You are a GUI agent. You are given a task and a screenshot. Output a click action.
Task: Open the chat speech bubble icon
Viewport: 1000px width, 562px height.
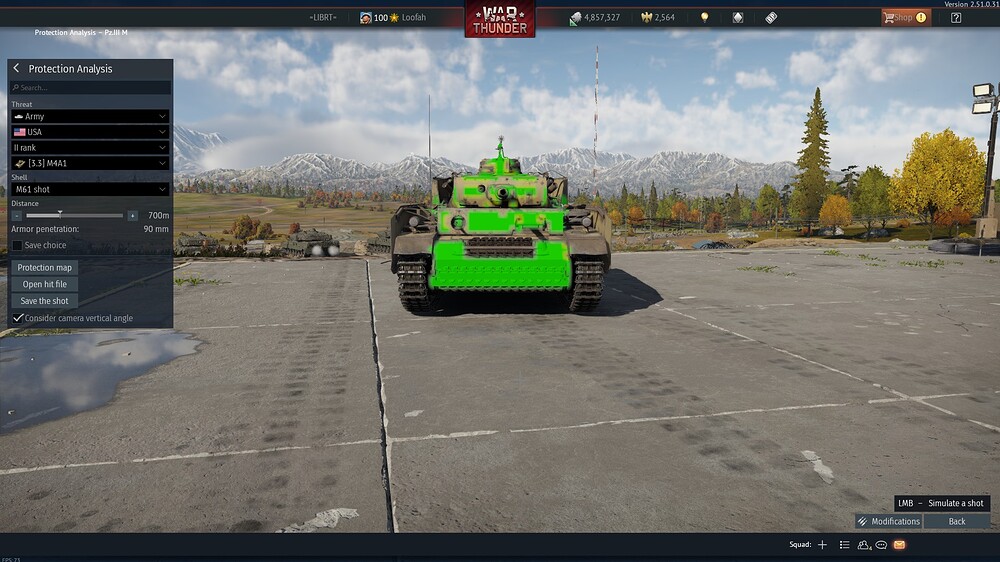coord(881,545)
